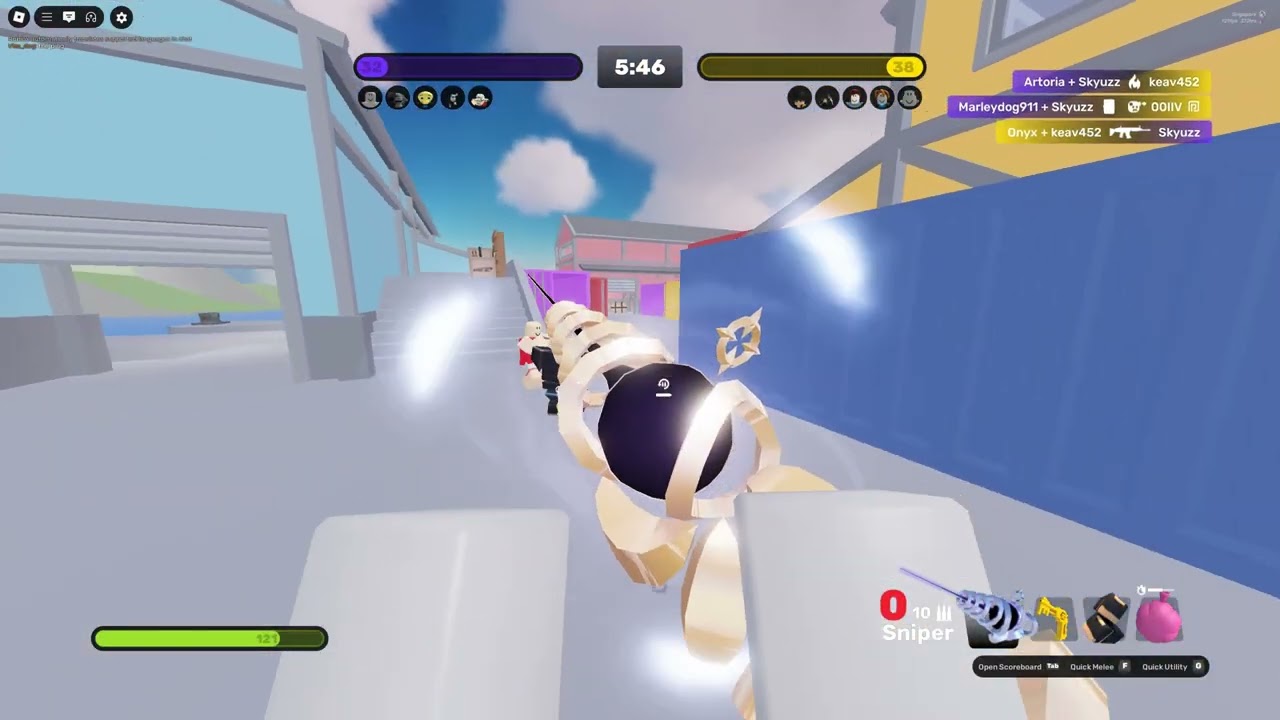
Task: Click the Marleydog911 + Skyuzz killfeed entry
Action: click(x=1079, y=107)
